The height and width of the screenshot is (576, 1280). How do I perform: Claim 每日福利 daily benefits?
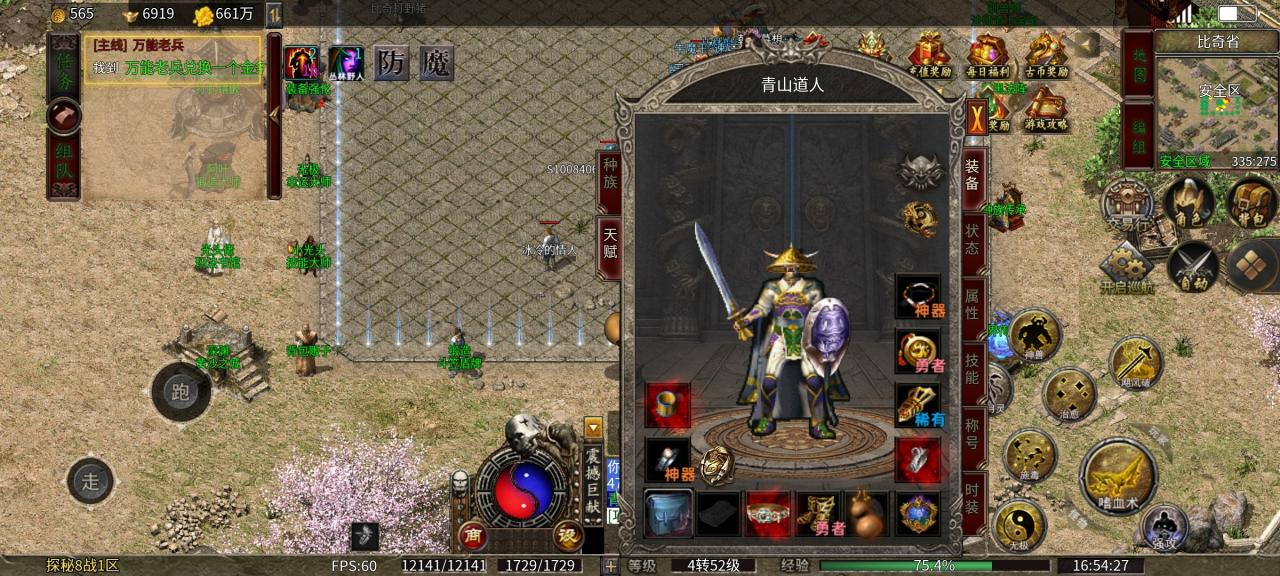pos(987,55)
